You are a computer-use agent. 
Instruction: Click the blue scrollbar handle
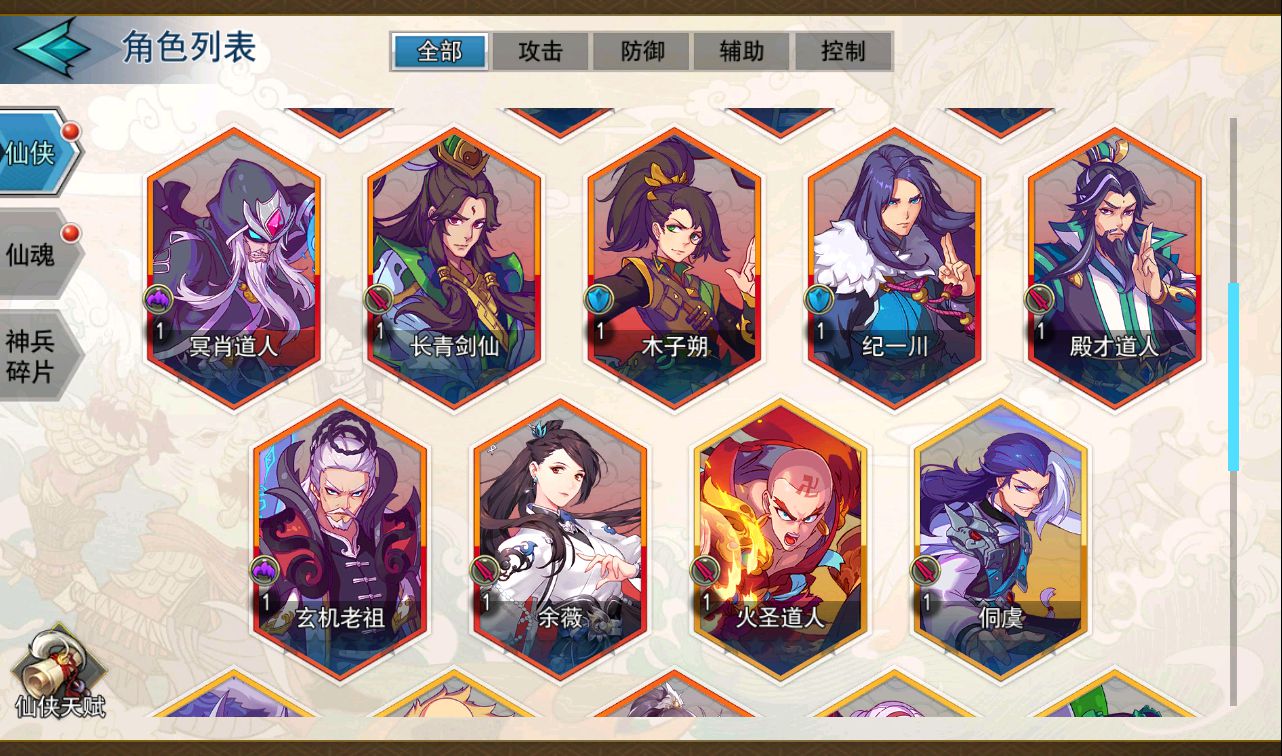tap(1234, 377)
